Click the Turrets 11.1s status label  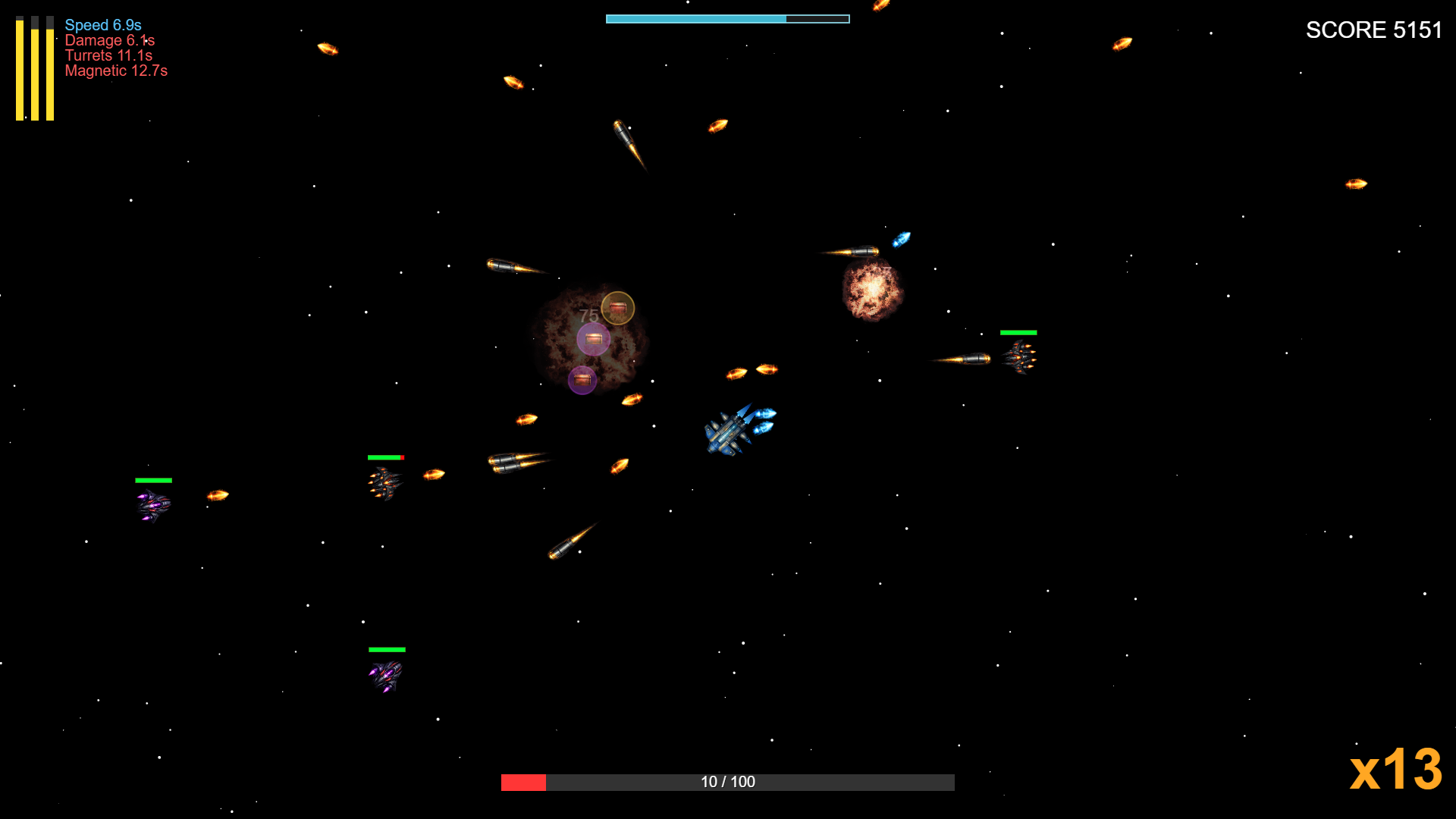(x=108, y=55)
